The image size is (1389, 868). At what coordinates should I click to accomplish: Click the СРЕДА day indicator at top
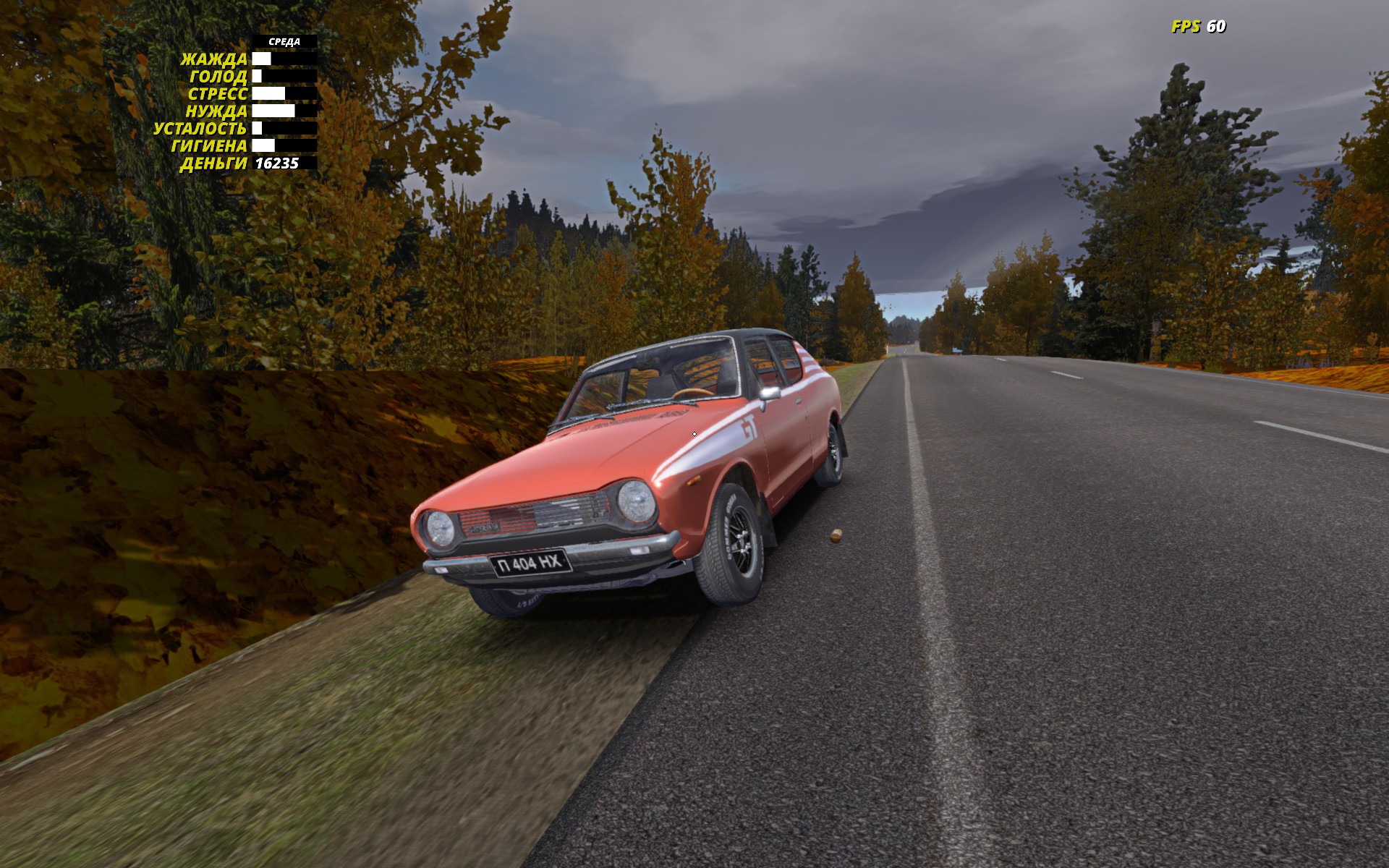point(284,42)
